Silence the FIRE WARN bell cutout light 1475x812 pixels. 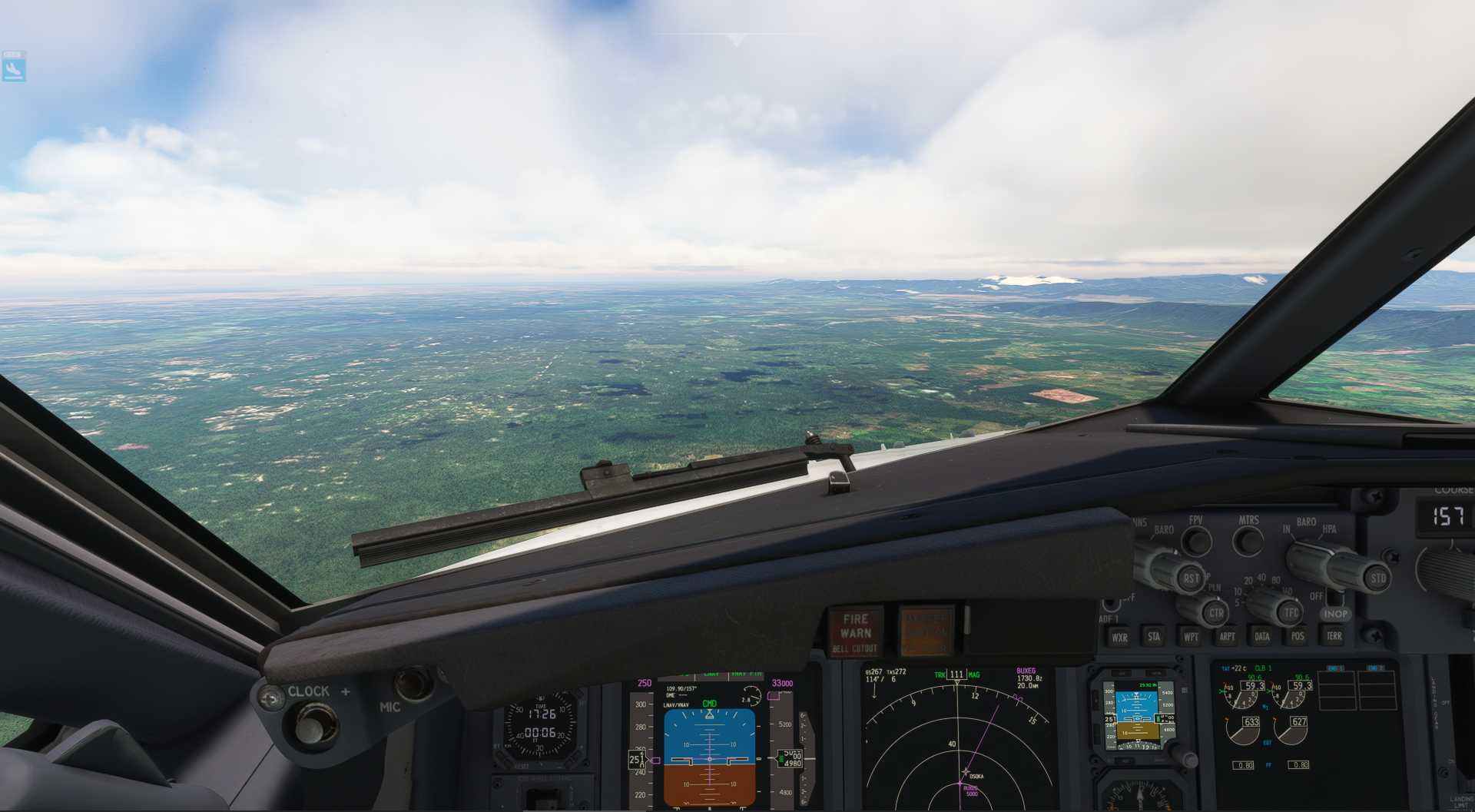[x=855, y=632]
